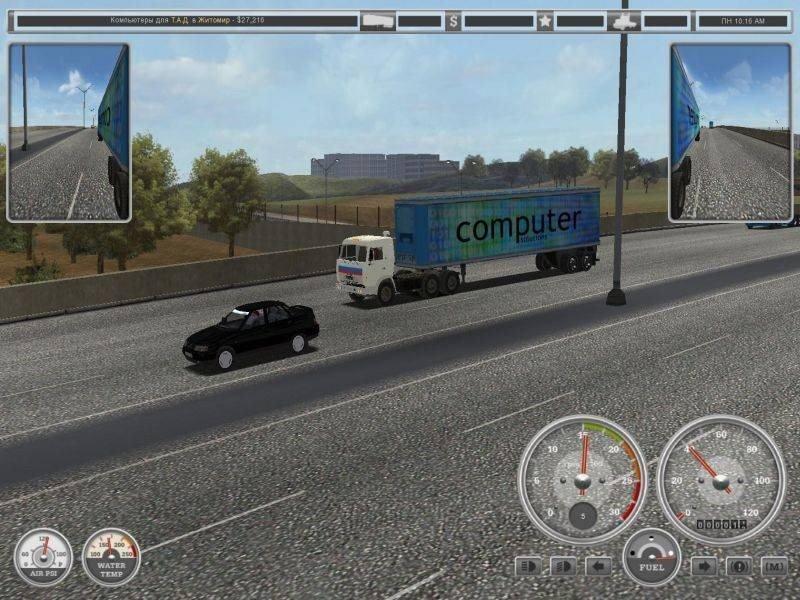The height and width of the screenshot is (600, 800).
Task: Open the dollar sign money panel
Action: click(453, 20)
